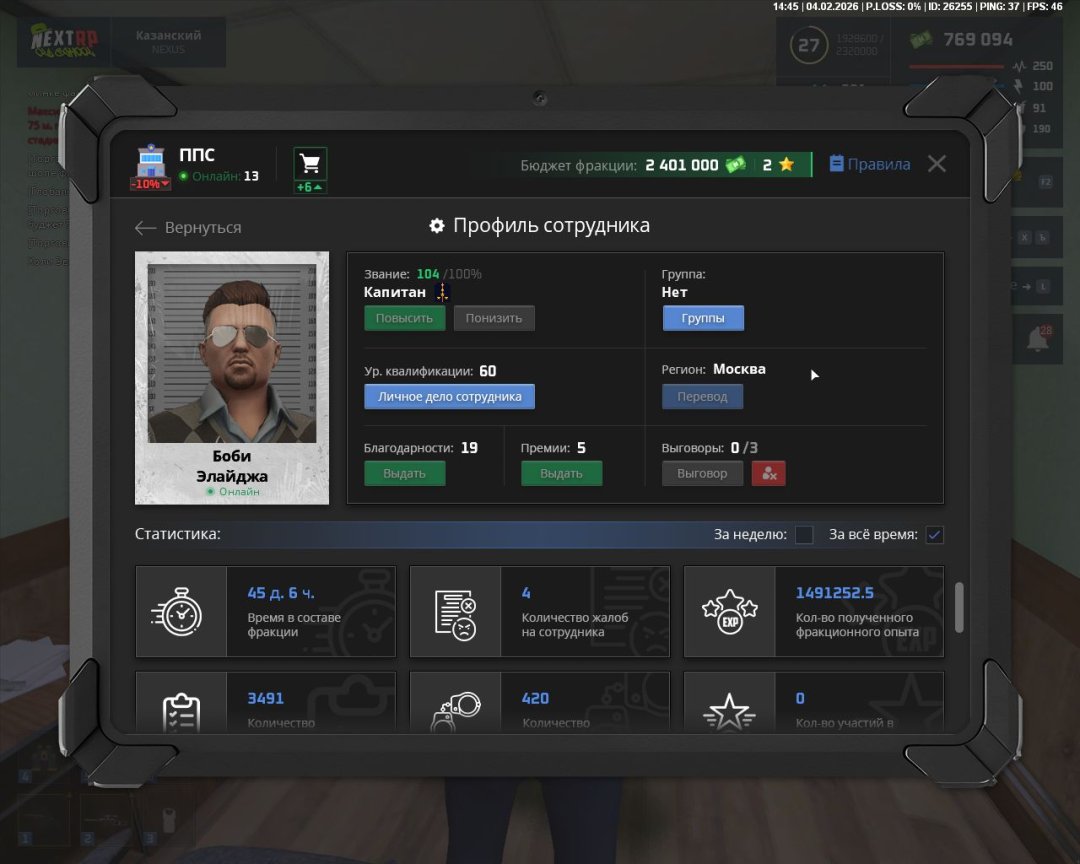Screen dimensions: 1080x864
Task: Promote employee with the Повысить button
Action: pyautogui.click(x=404, y=318)
